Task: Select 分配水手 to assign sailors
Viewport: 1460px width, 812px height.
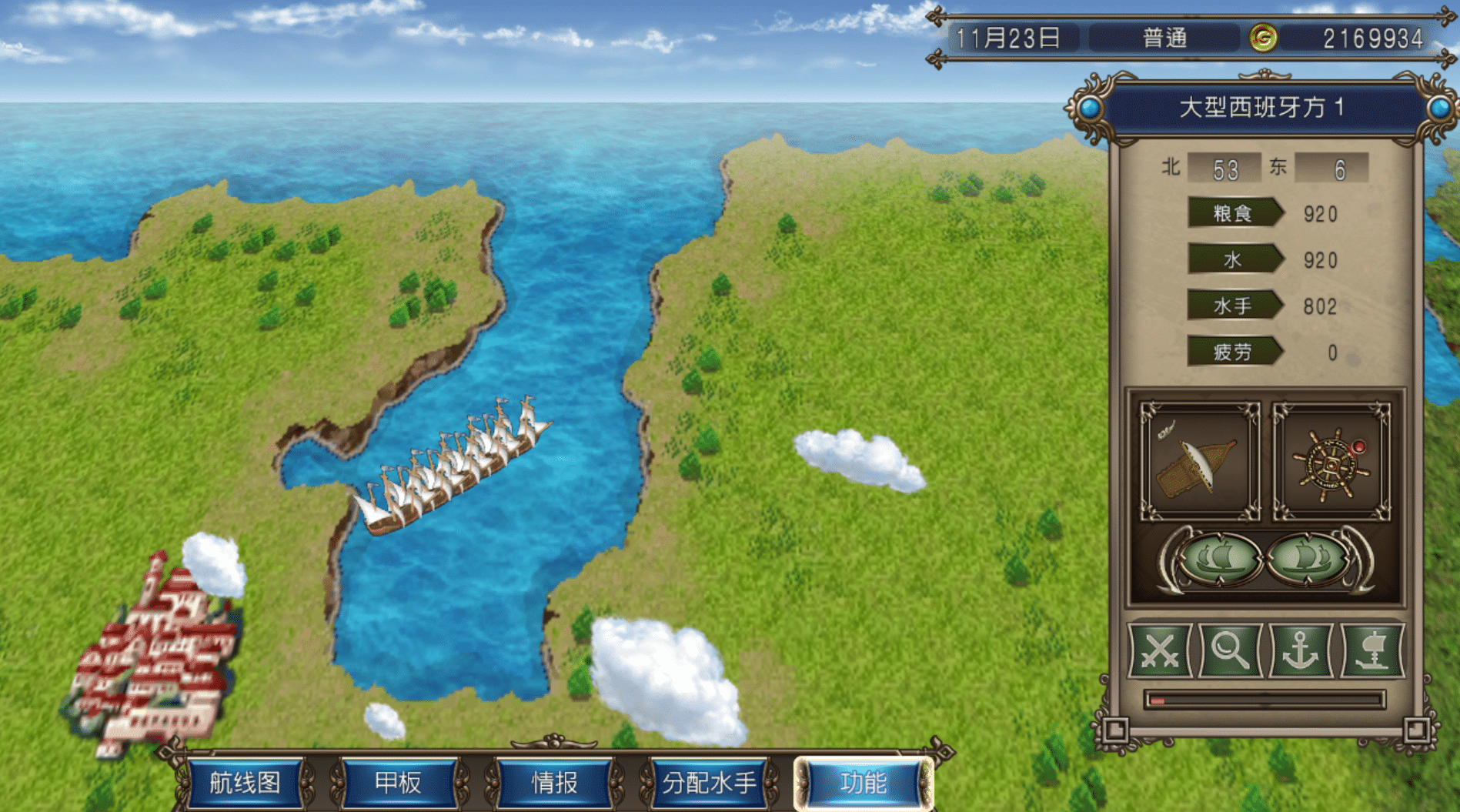Action: (x=709, y=783)
